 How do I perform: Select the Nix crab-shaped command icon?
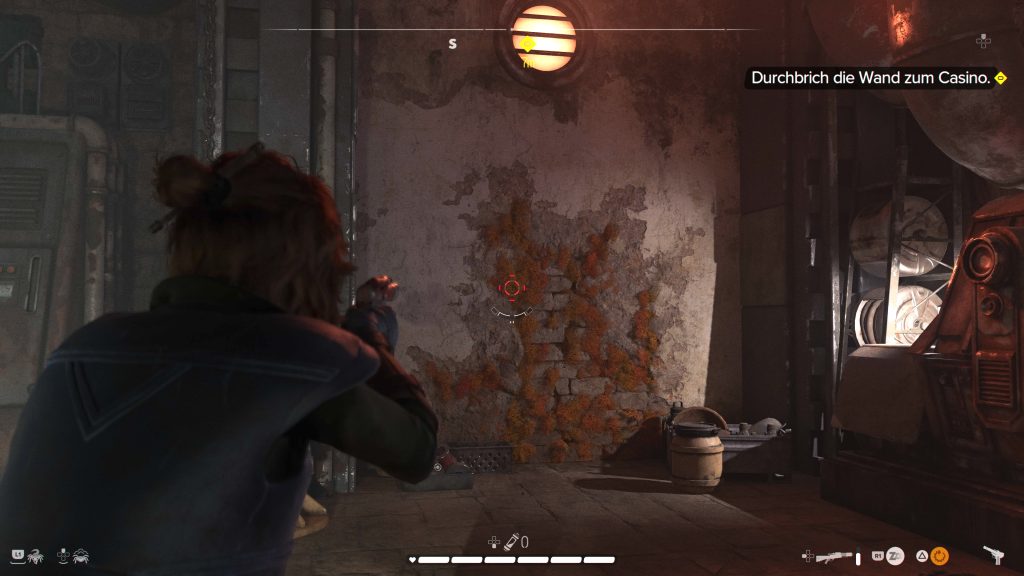tap(81, 555)
